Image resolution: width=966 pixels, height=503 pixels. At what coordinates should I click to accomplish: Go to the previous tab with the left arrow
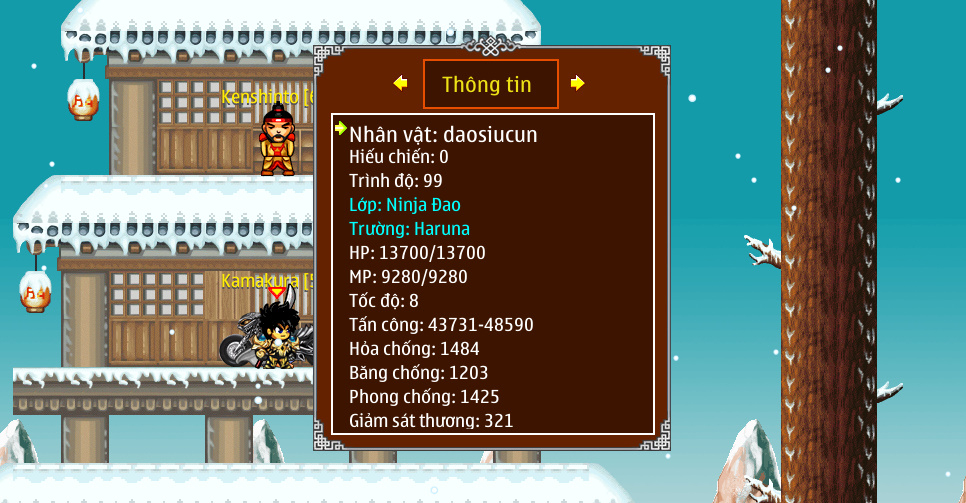click(401, 83)
